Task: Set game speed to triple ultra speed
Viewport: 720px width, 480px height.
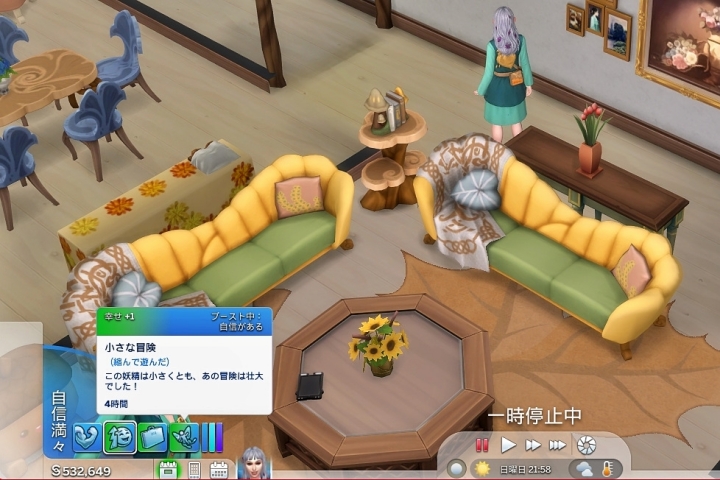Action: tap(557, 445)
